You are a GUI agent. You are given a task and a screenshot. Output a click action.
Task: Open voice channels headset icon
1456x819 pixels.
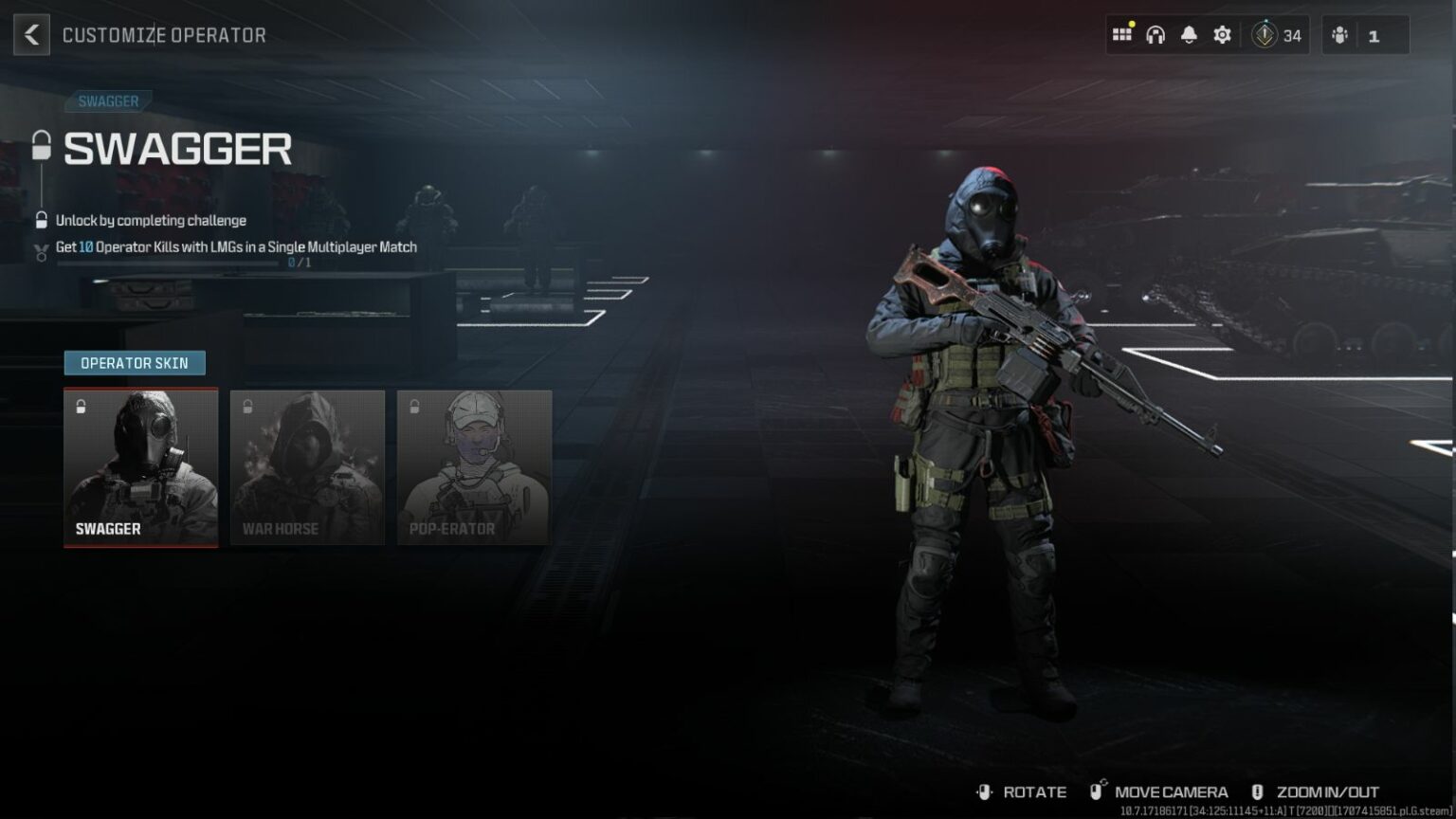coord(1156,34)
